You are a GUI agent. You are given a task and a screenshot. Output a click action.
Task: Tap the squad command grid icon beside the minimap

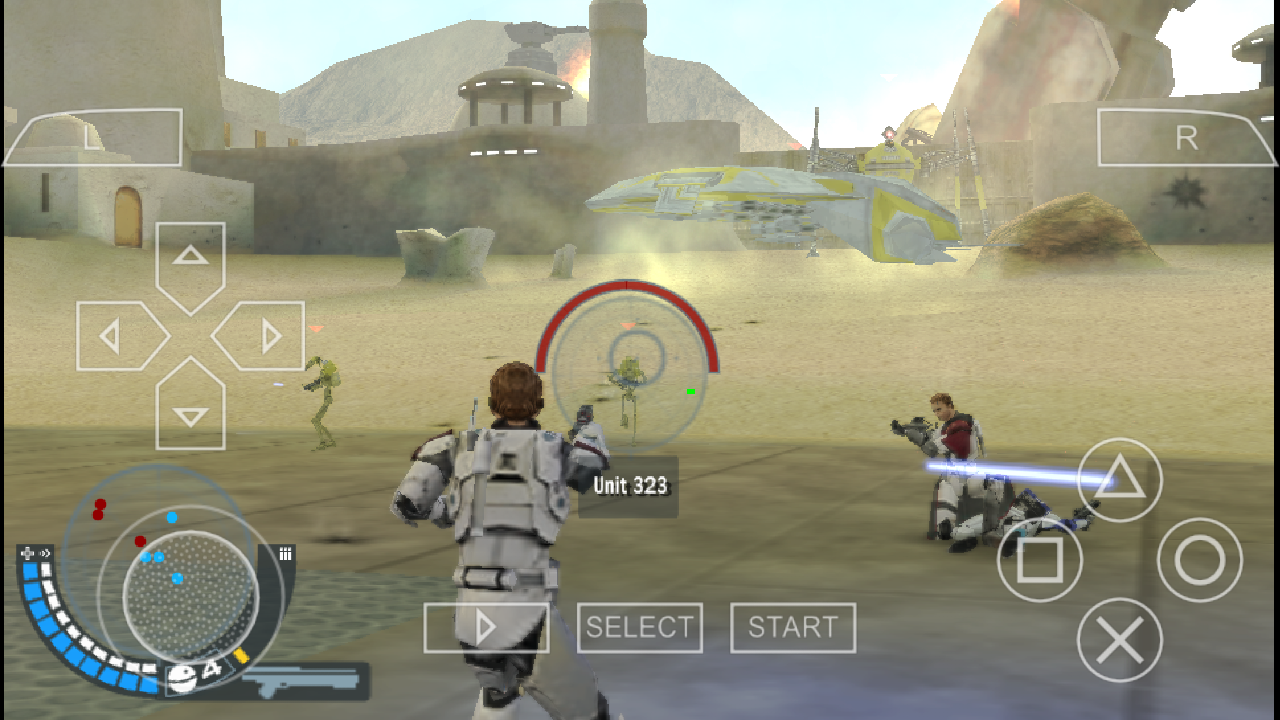click(x=285, y=554)
